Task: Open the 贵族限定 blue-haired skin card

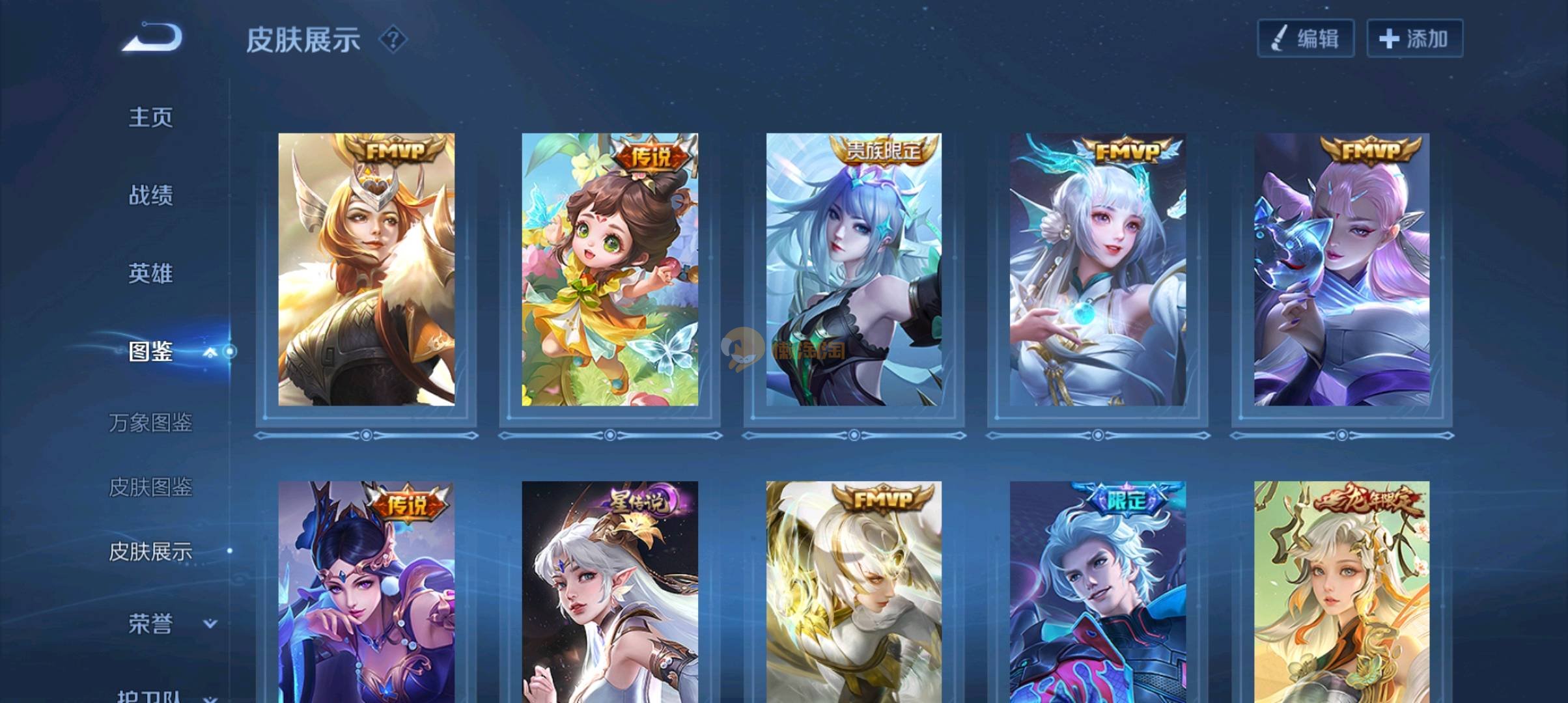Action: [853, 269]
